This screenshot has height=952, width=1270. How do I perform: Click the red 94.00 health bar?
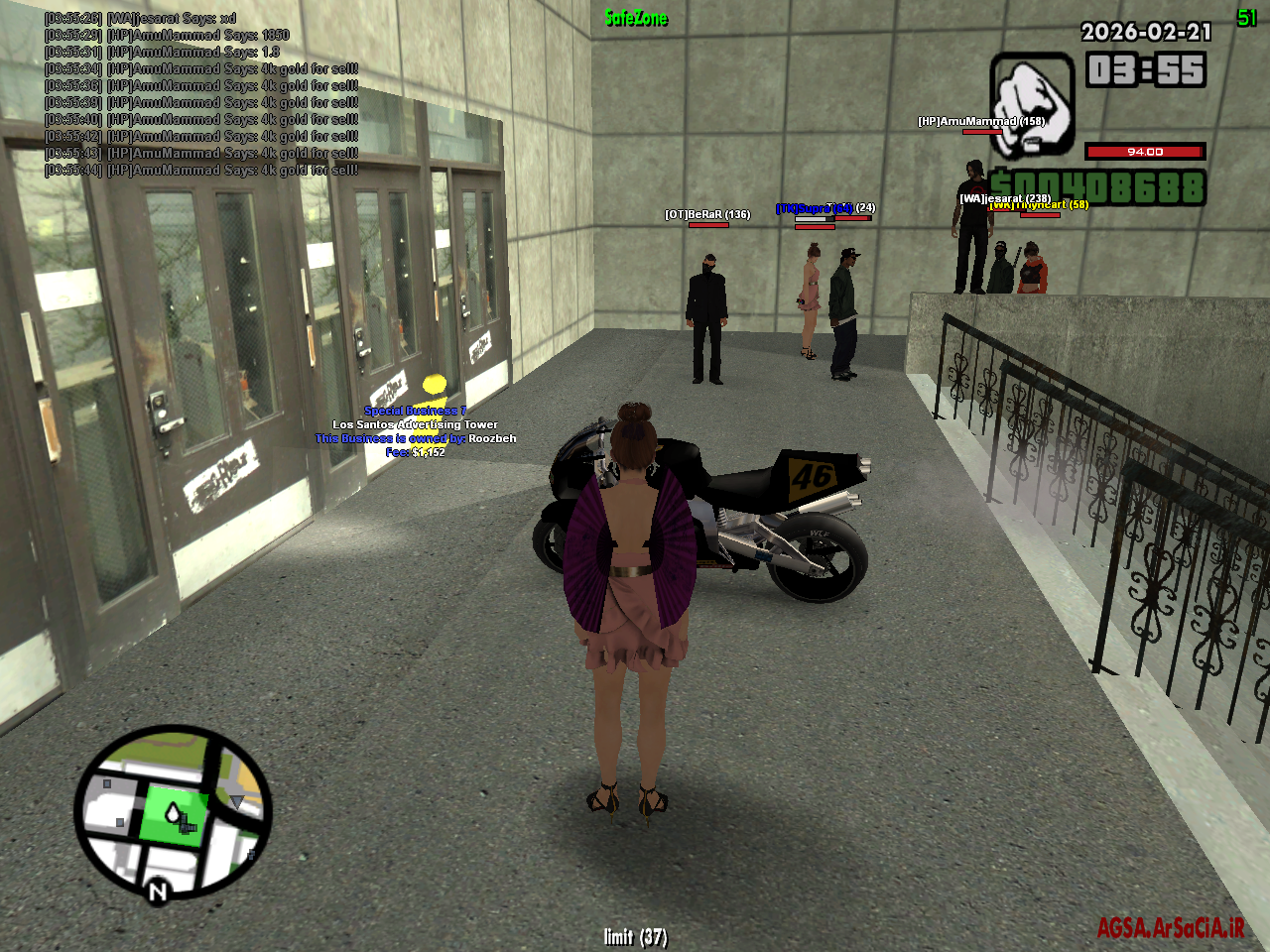[1146, 152]
